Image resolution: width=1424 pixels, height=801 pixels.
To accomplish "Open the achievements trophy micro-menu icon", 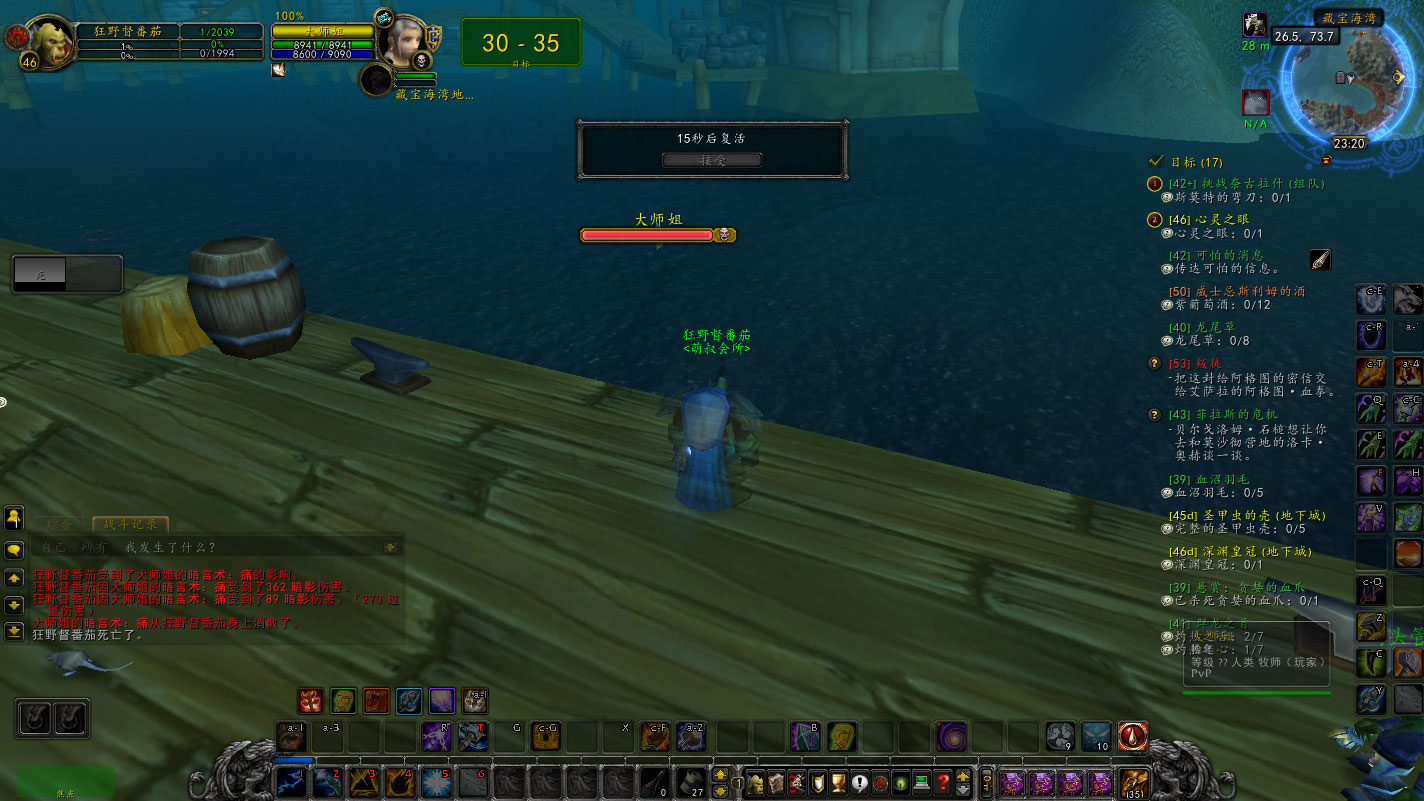I will tap(838, 782).
